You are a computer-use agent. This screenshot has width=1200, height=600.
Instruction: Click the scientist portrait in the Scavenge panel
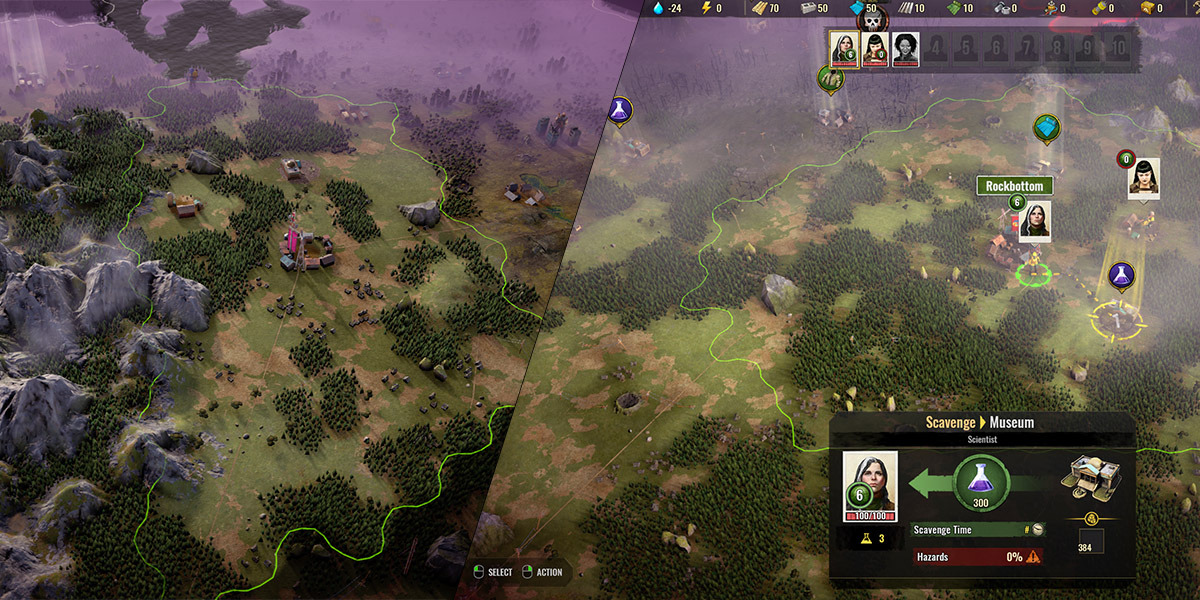tap(870, 487)
